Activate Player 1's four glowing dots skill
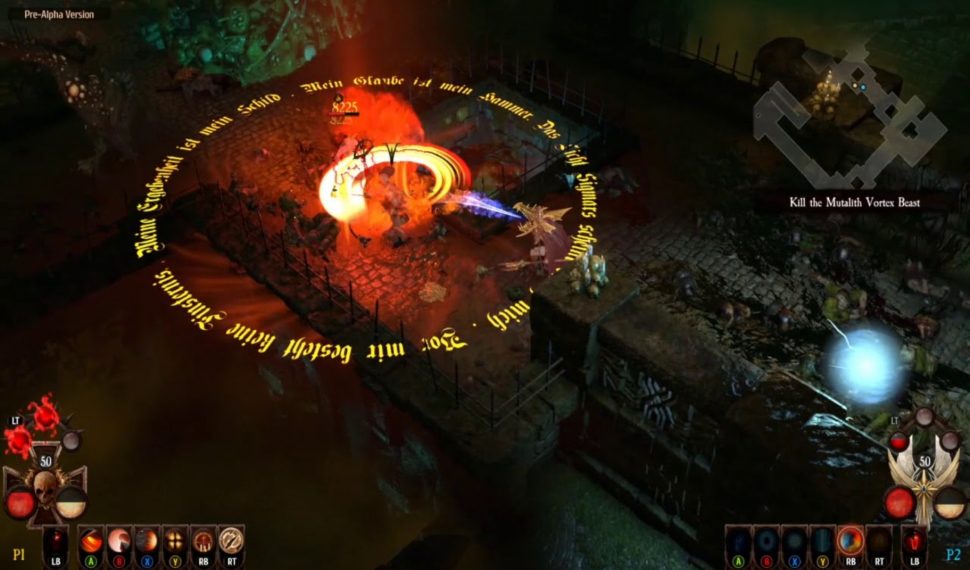Screen dimensions: 970x570 [175, 540]
